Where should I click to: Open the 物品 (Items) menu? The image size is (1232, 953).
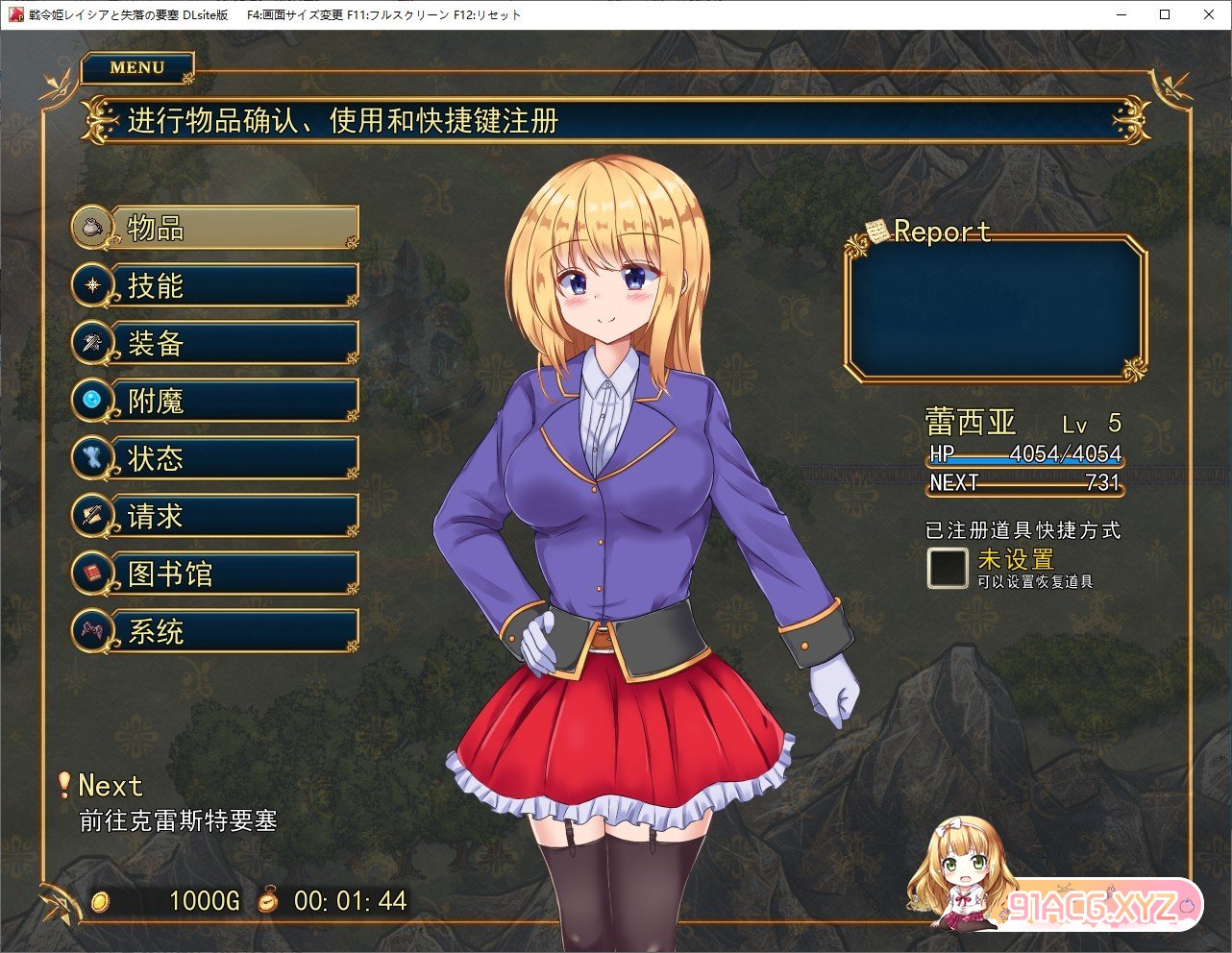click(x=217, y=228)
